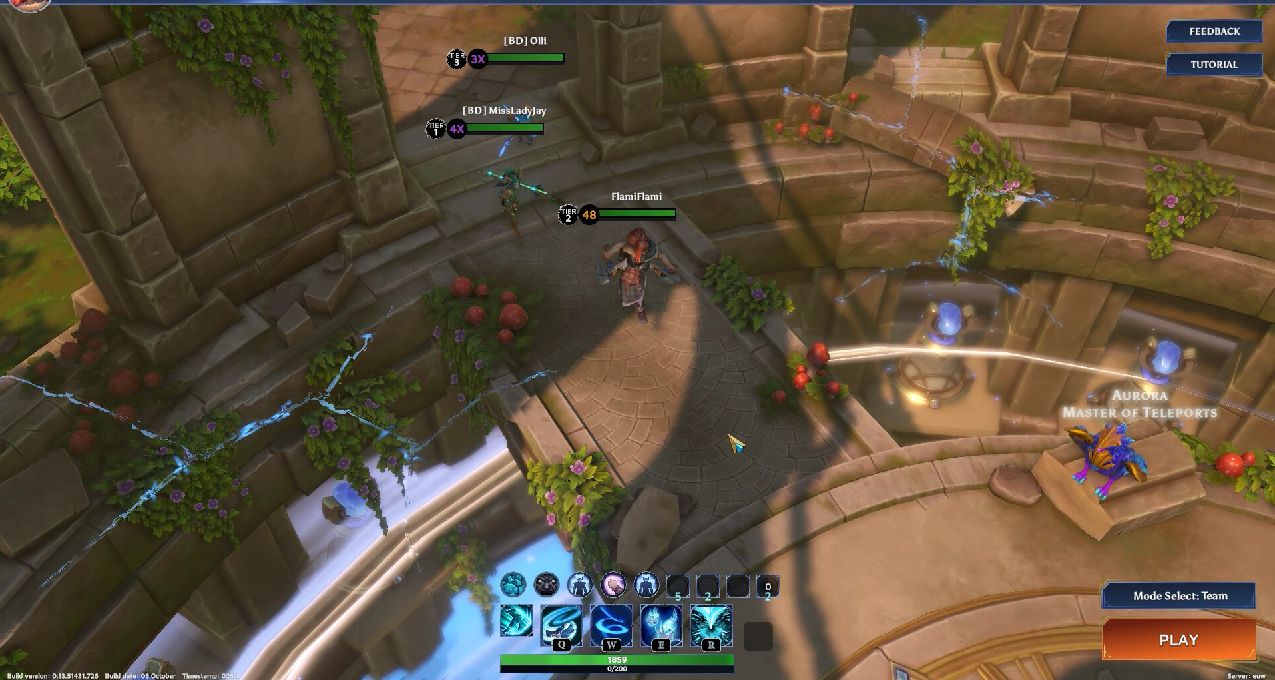
Task: Open the Feedback panel
Action: 1214,31
